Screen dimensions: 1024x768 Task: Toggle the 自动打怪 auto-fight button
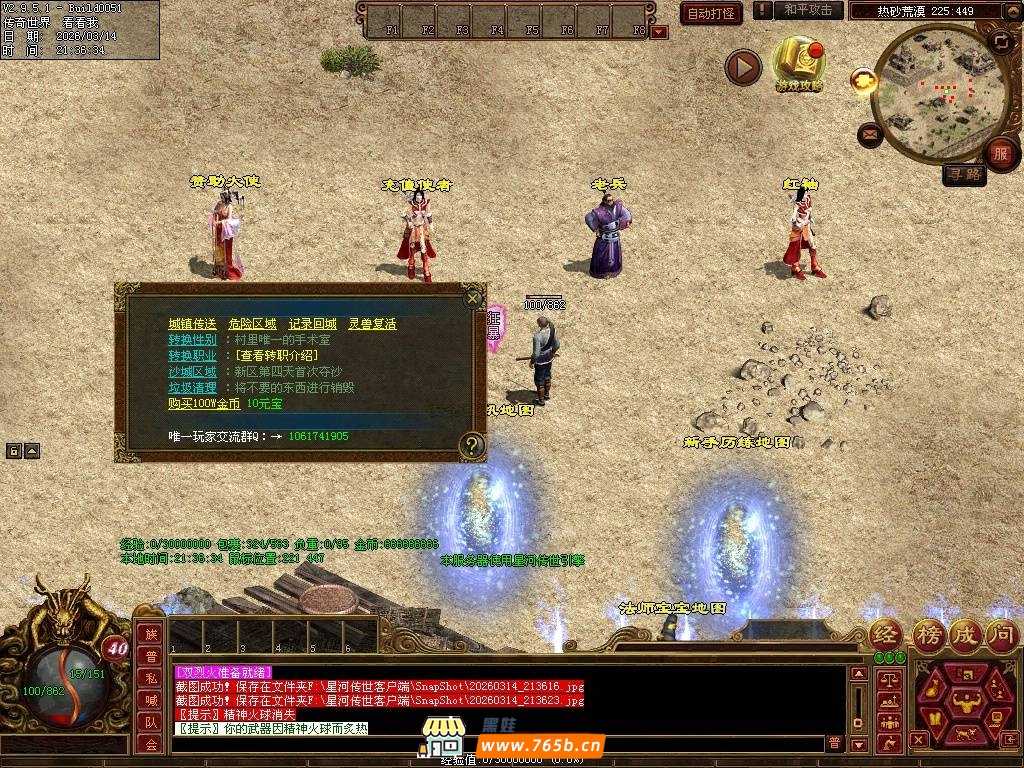[x=711, y=13]
